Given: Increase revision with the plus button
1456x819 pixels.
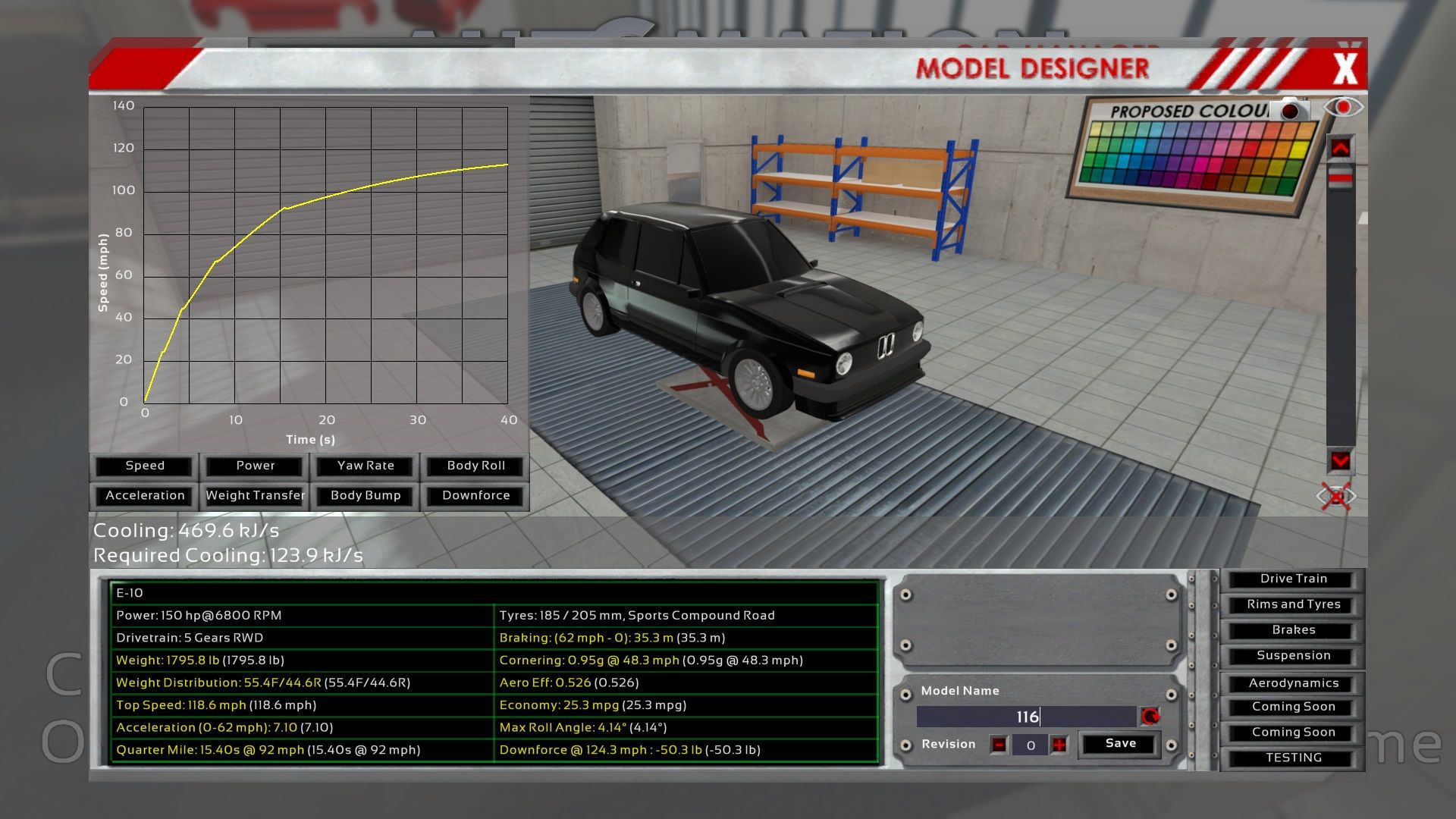Looking at the screenshot, I should point(1059,745).
